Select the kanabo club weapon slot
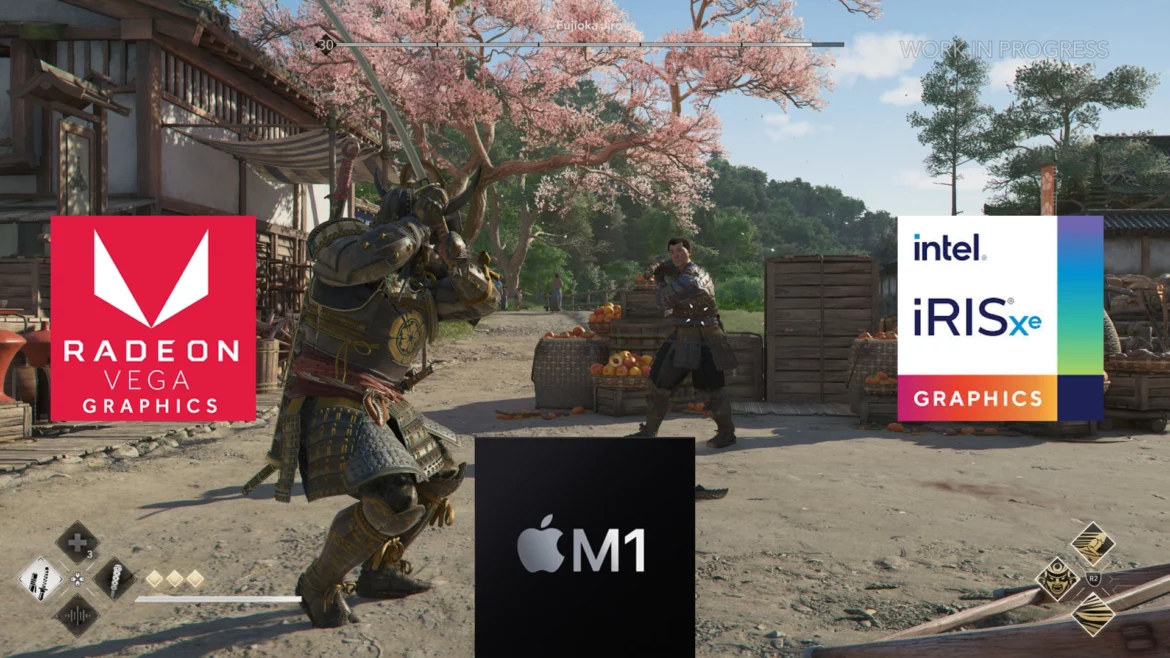The image size is (1170, 658). pos(113,579)
